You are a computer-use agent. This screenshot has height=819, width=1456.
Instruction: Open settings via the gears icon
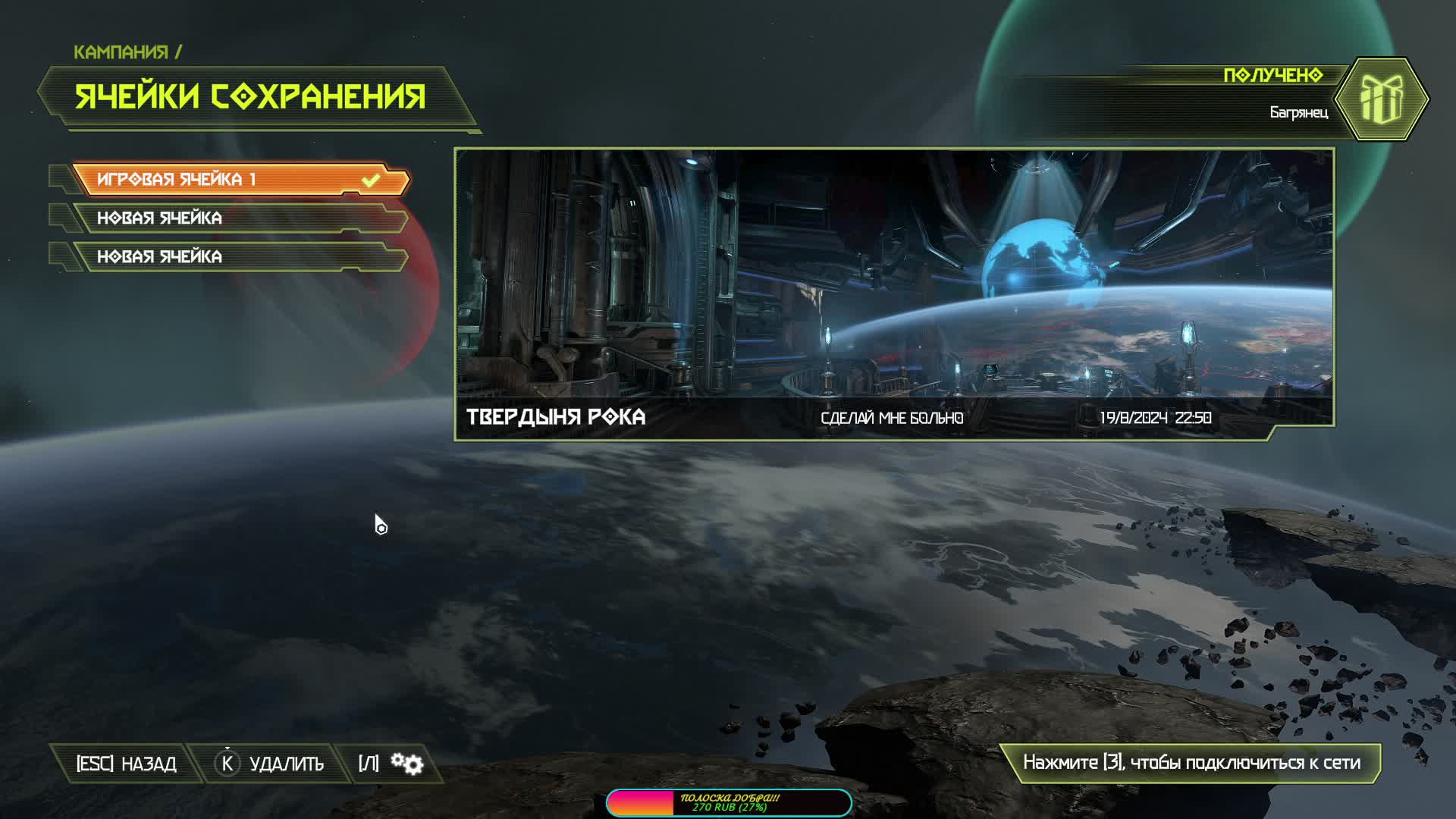click(x=406, y=764)
